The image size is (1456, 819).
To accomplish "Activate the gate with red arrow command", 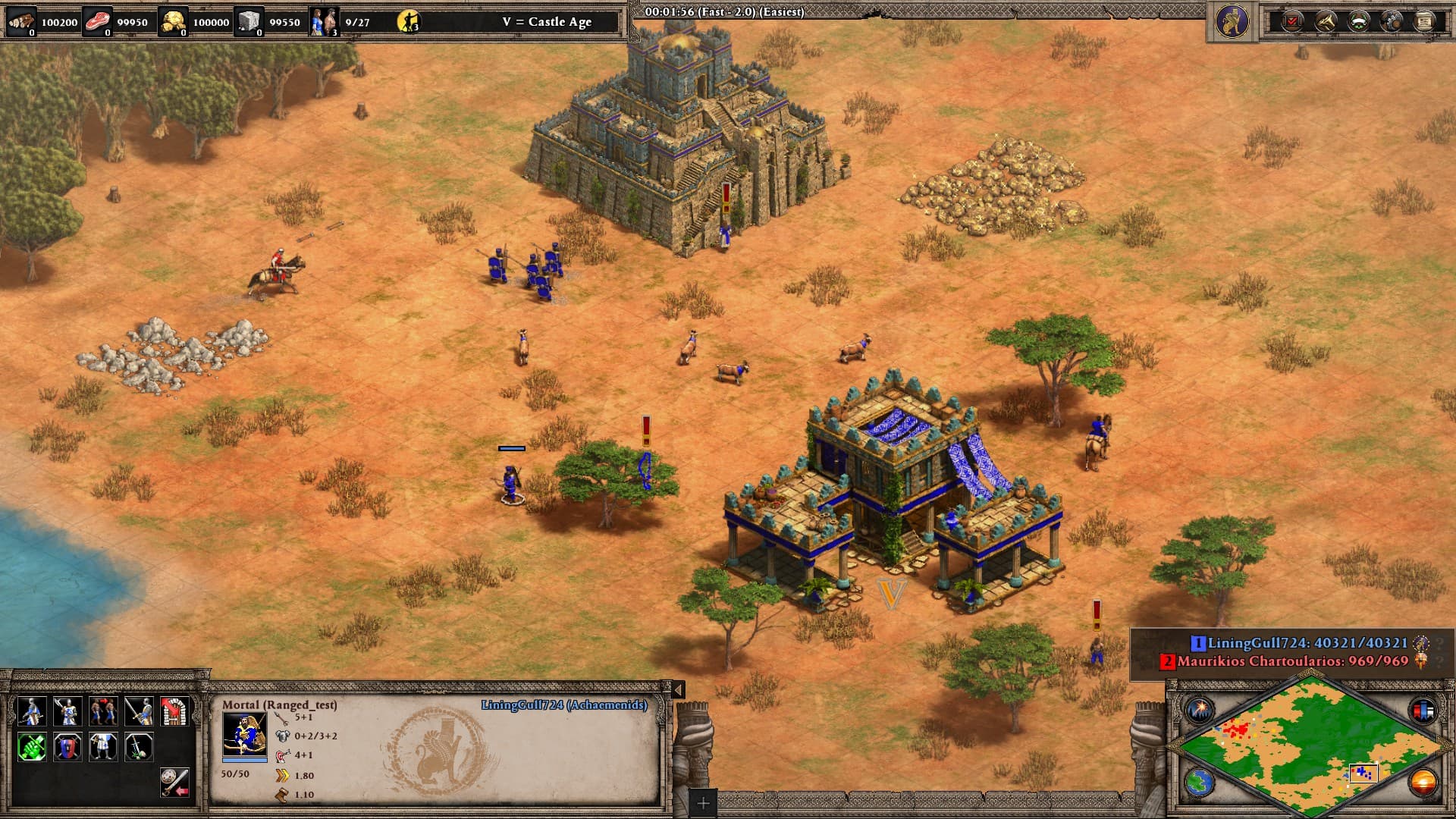I will (174, 711).
